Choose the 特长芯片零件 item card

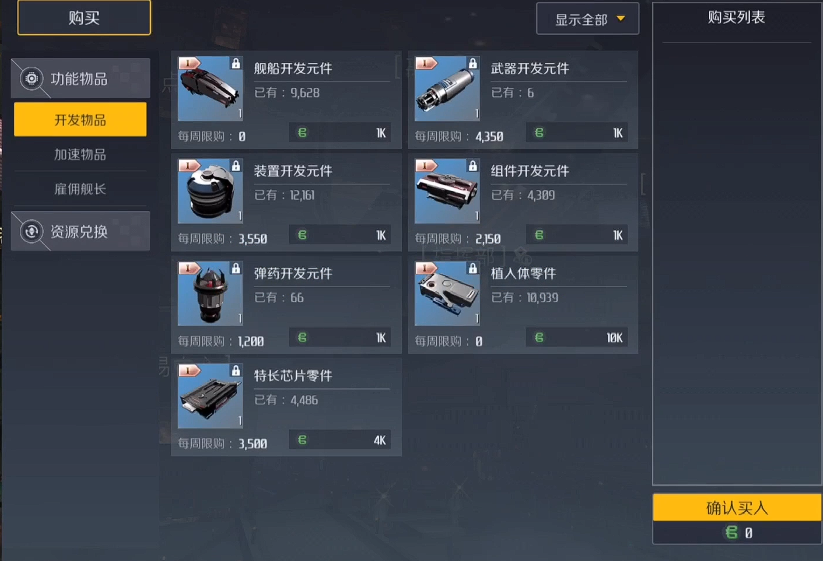click(286, 406)
